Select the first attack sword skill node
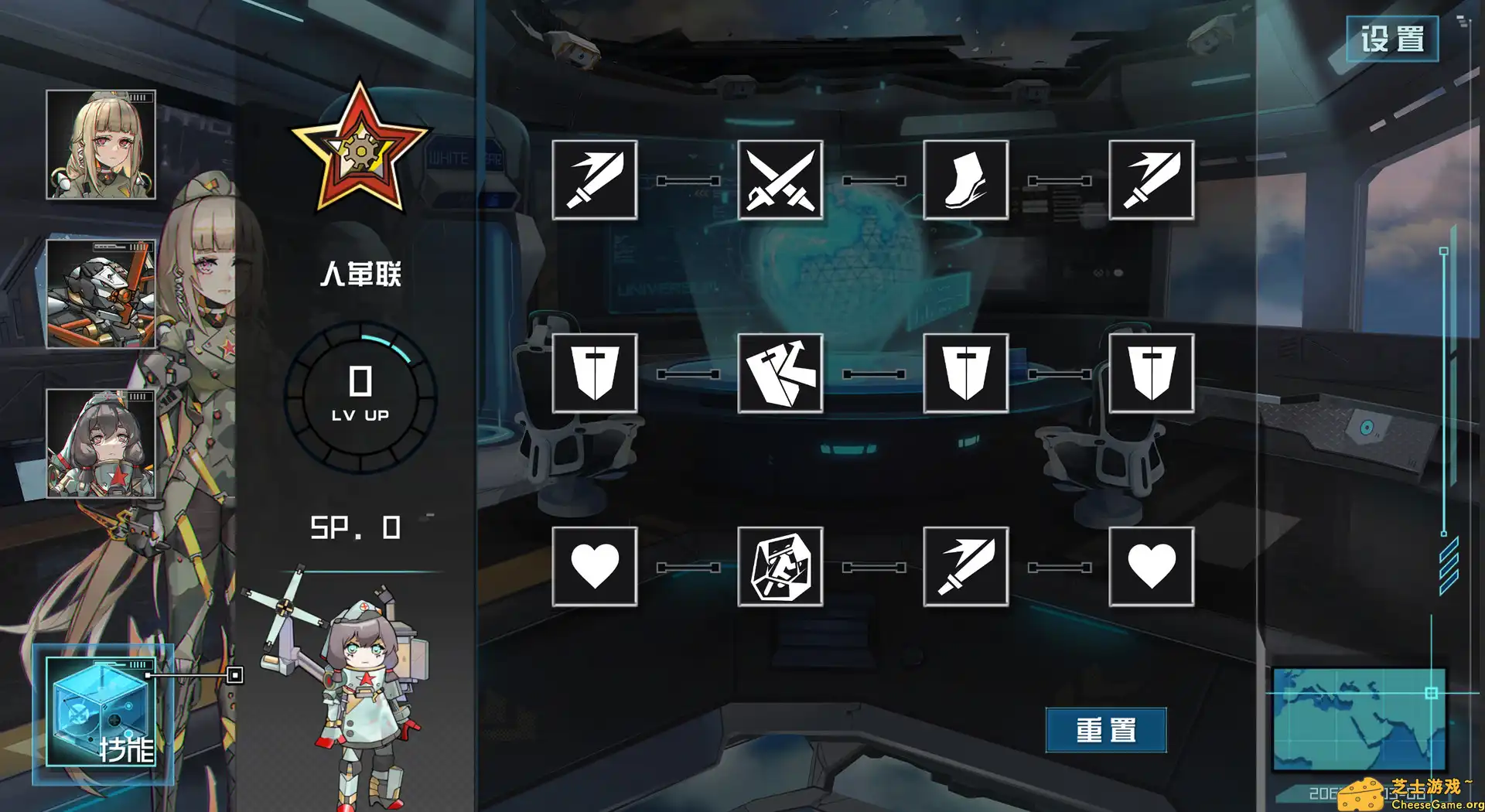1485x812 pixels. [596, 179]
